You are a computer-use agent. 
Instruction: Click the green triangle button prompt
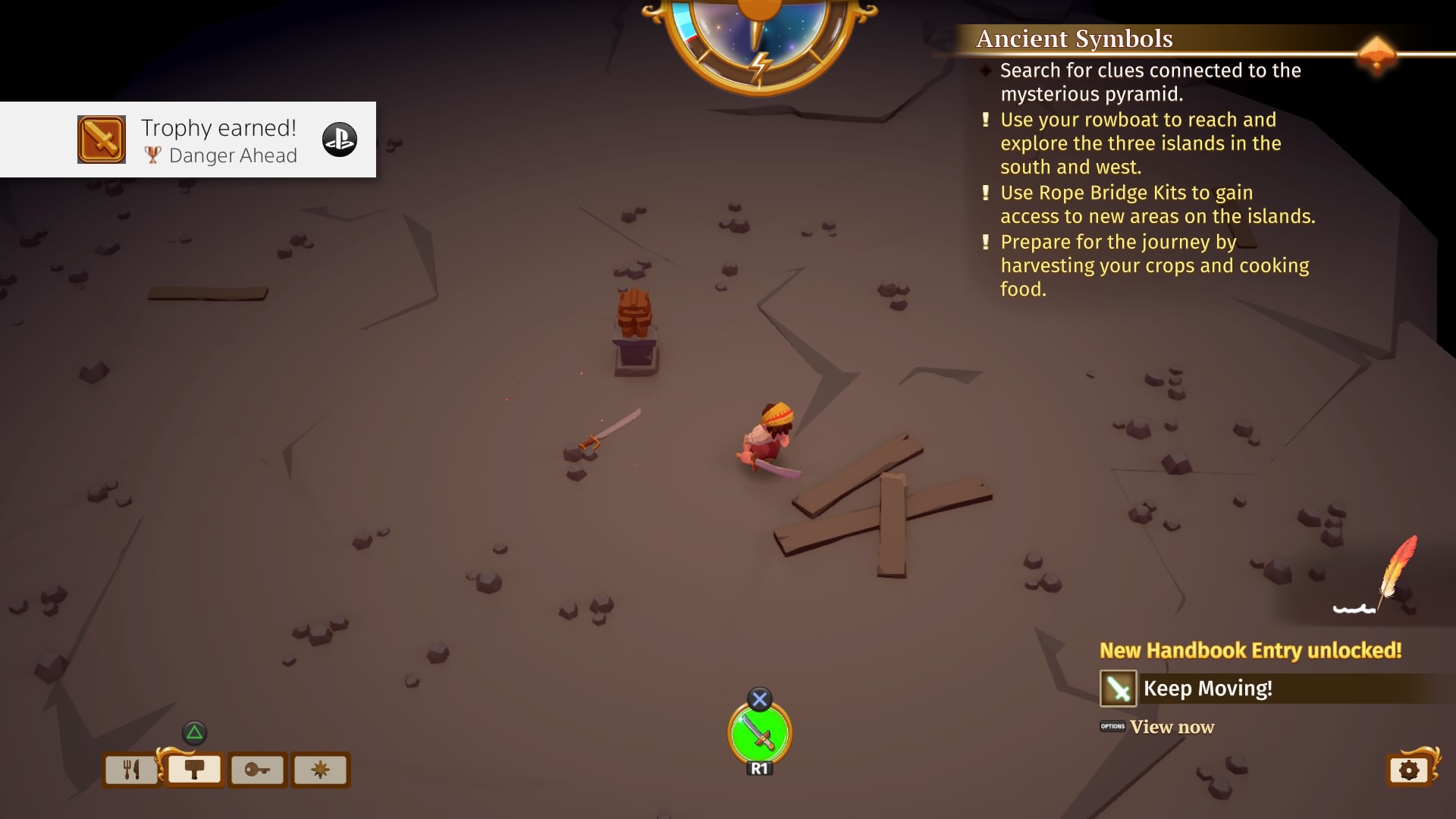click(x=195, y=732)
